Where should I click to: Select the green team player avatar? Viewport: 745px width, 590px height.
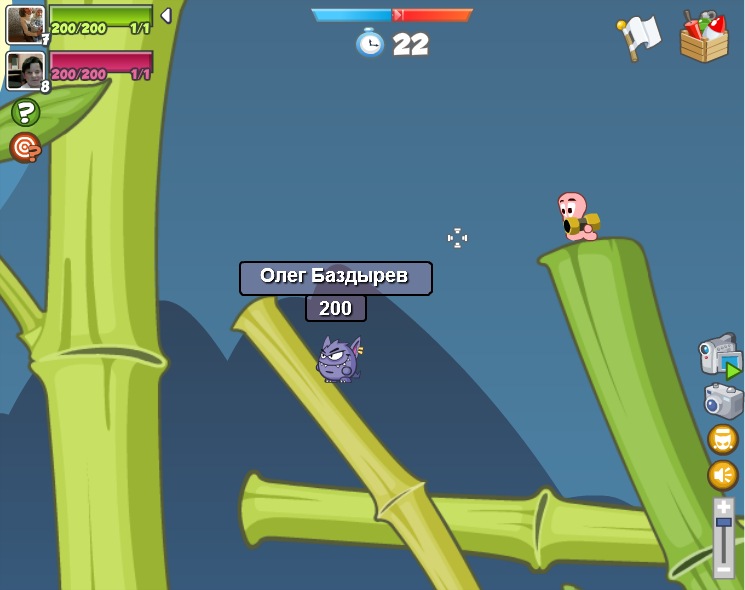[25, 24]
